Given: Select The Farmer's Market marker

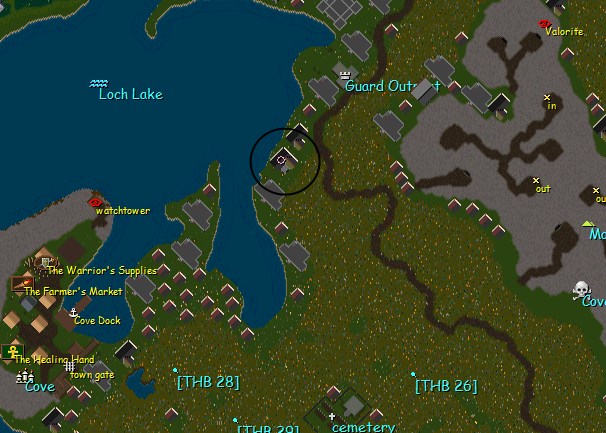Looking at the screenshot, I should 18,284.
